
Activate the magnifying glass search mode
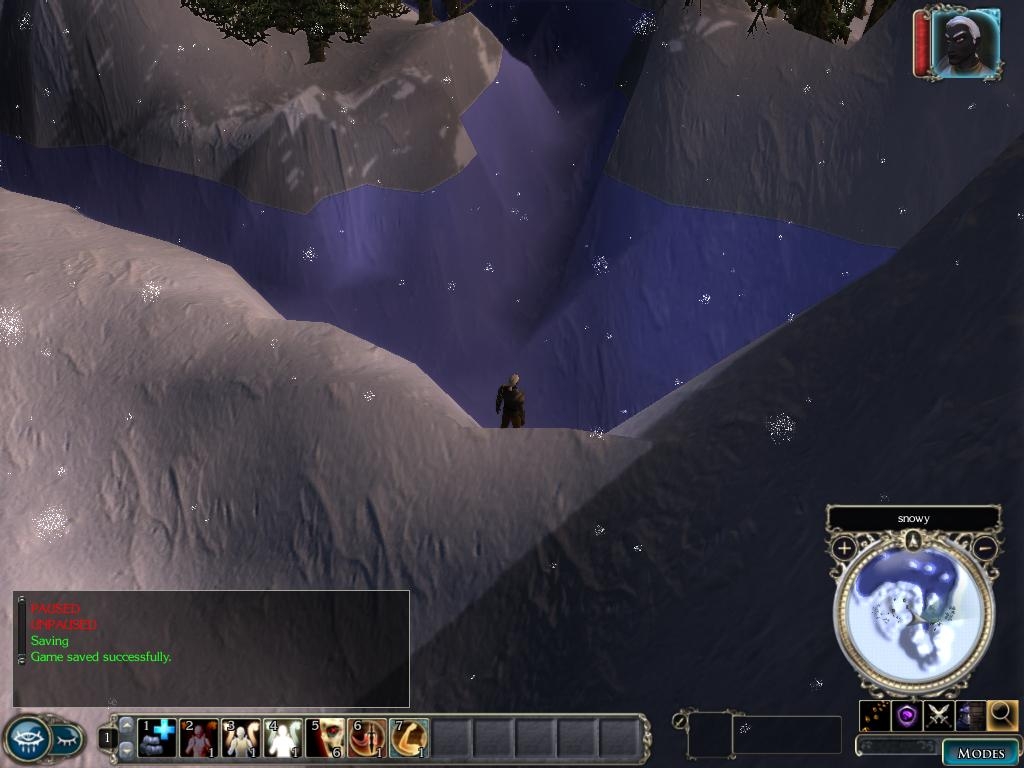tap(1001, 714)
